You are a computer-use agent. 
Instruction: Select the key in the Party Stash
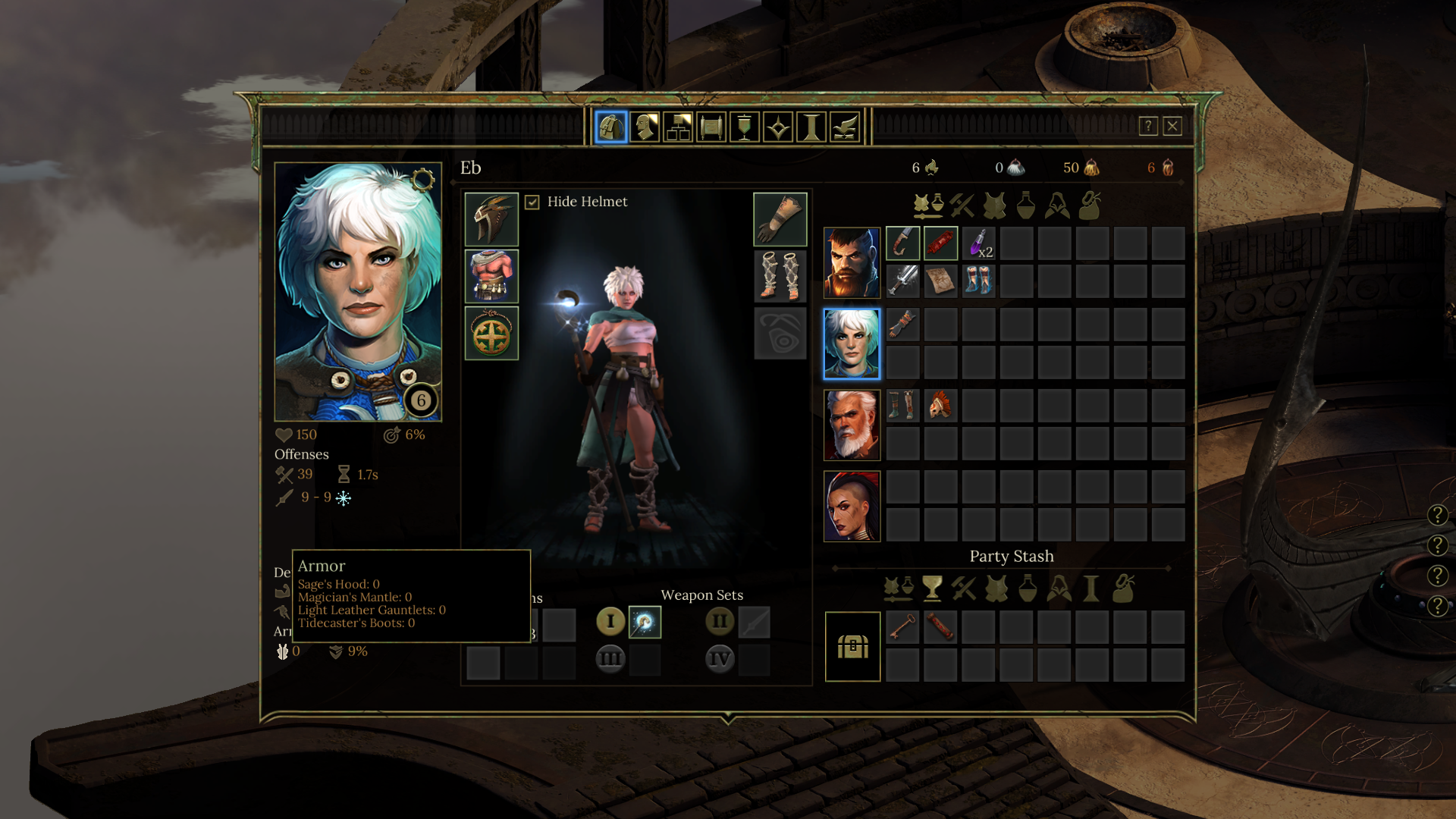pyautogui.click(x=902, y=628)
